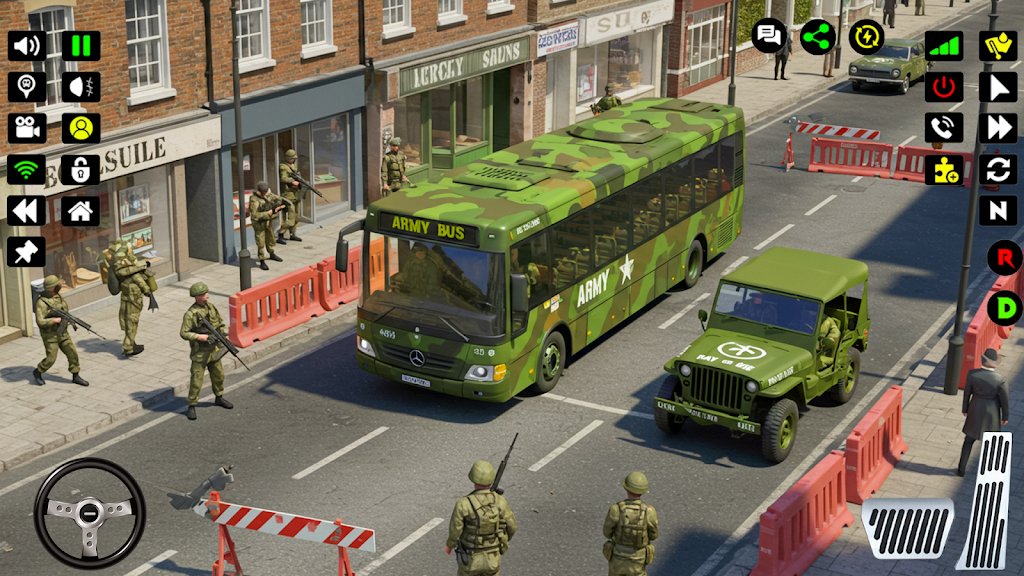
Task: Click the green share icon
Action: click(818, 37)
